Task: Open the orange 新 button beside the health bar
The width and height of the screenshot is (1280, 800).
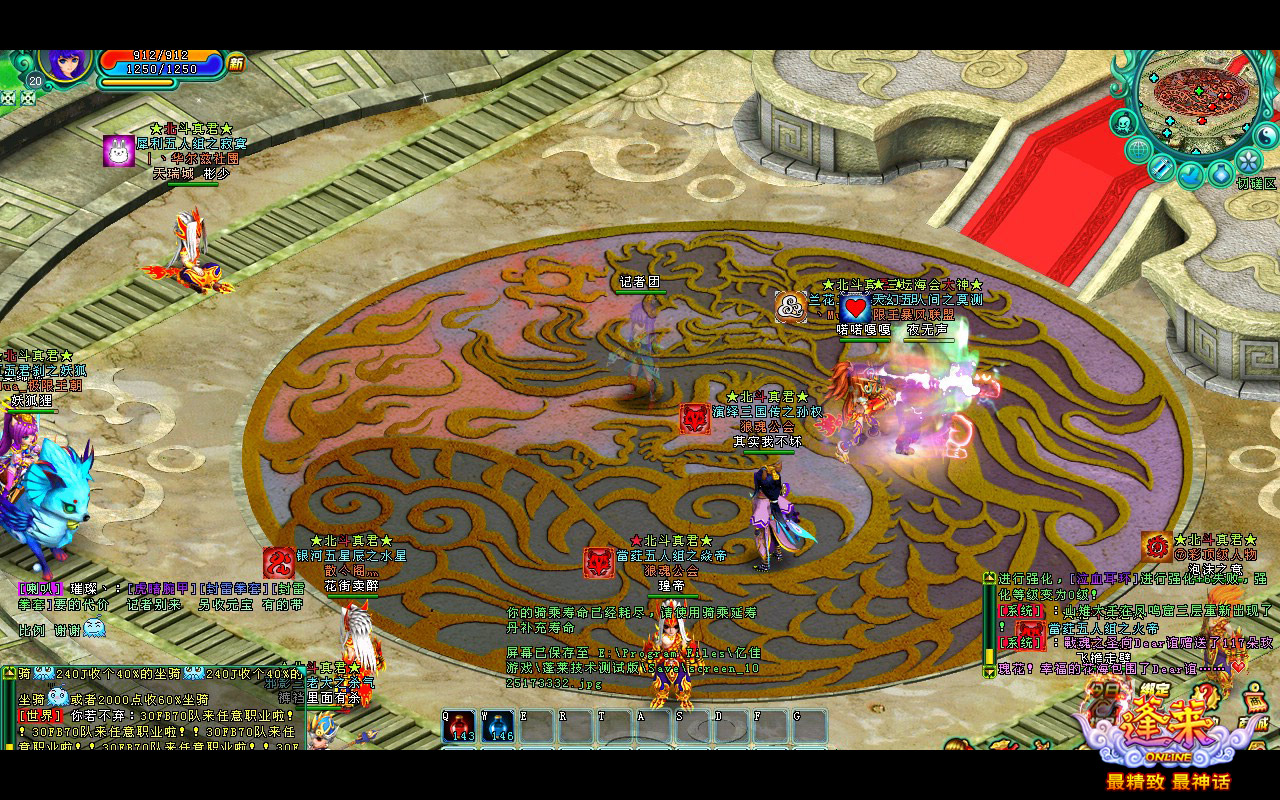Action: point(236,64)
